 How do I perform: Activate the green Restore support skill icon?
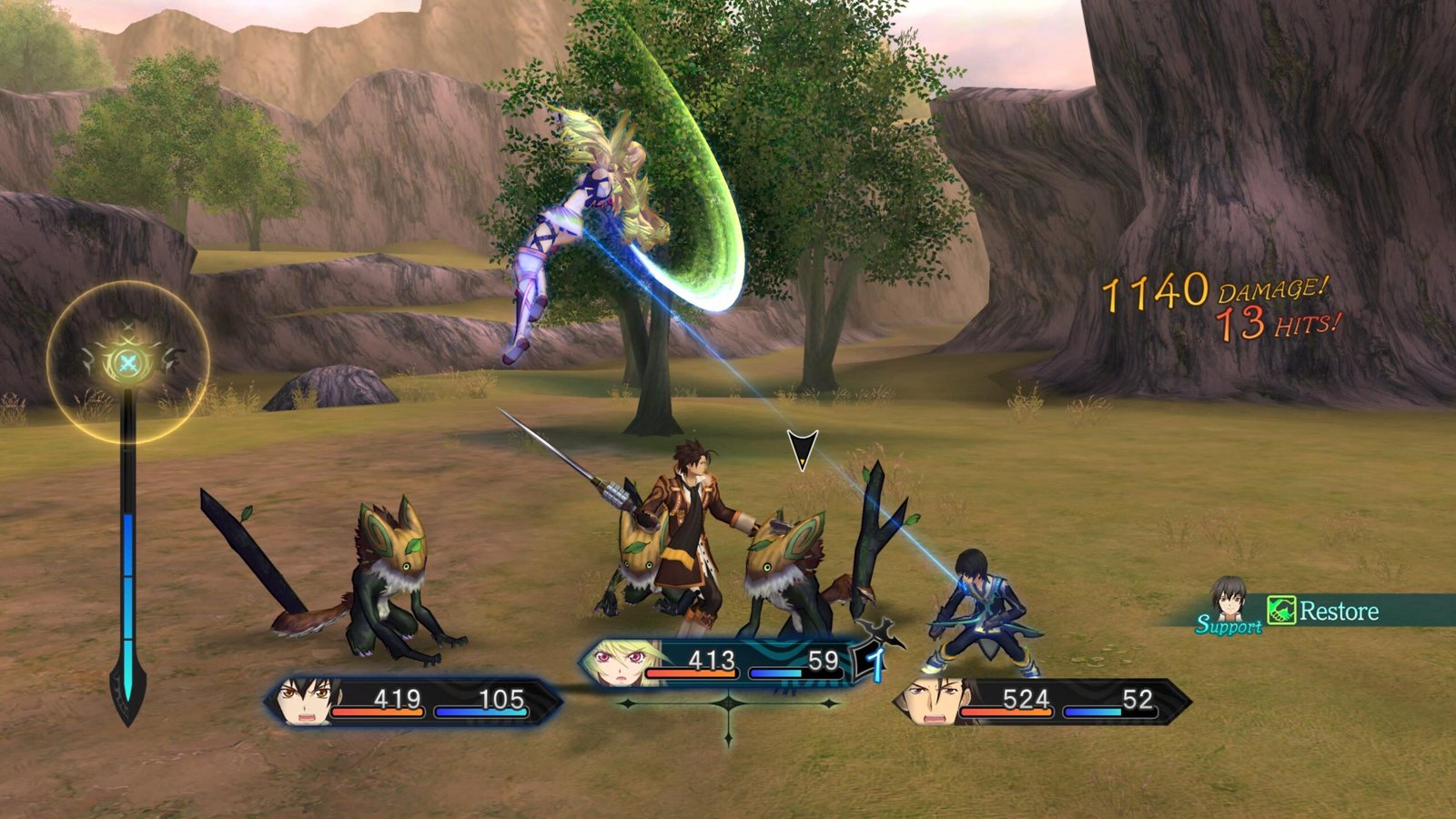tap(1281, 611)
